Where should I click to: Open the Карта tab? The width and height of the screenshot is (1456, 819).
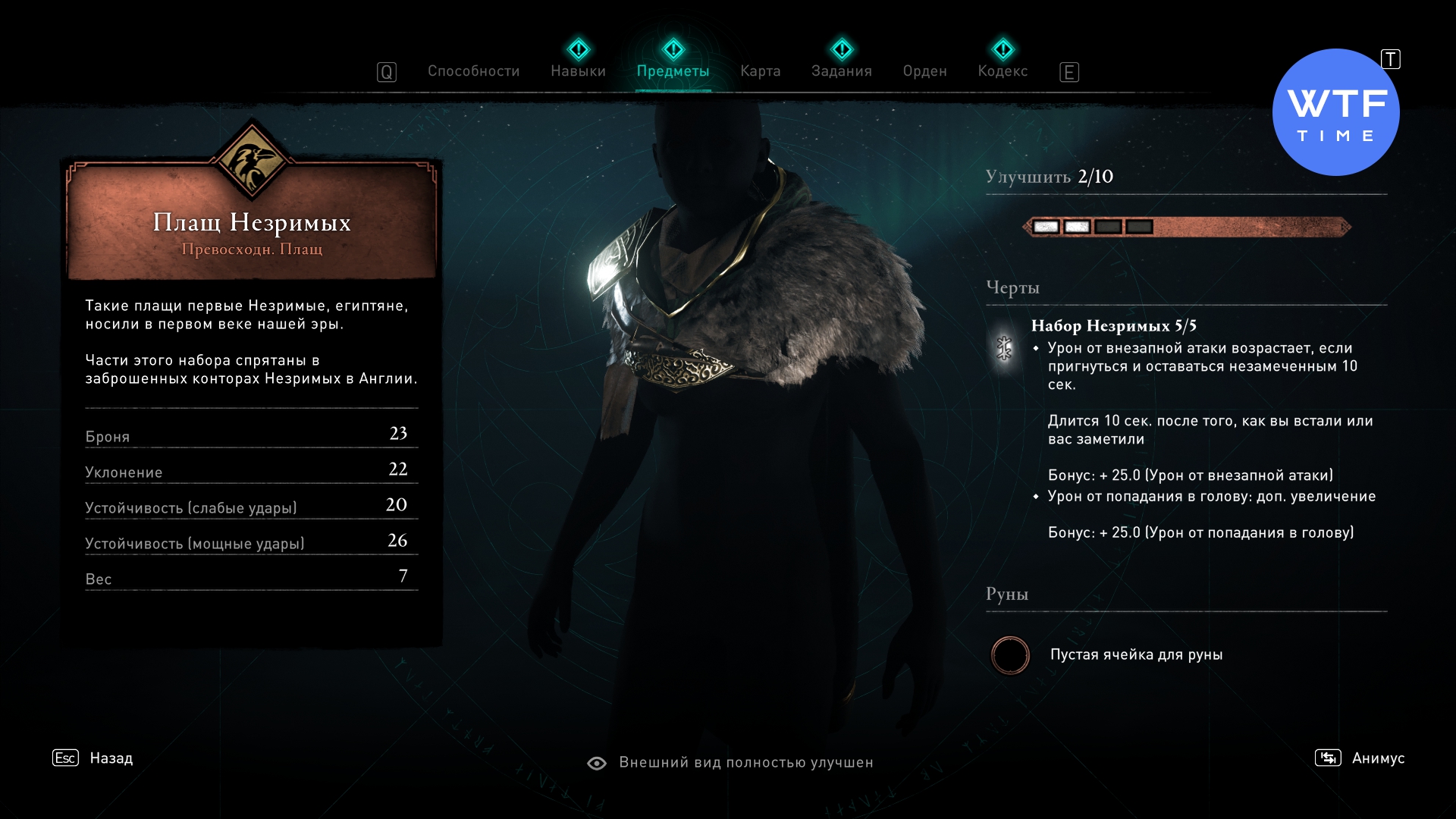pos(760,71)
